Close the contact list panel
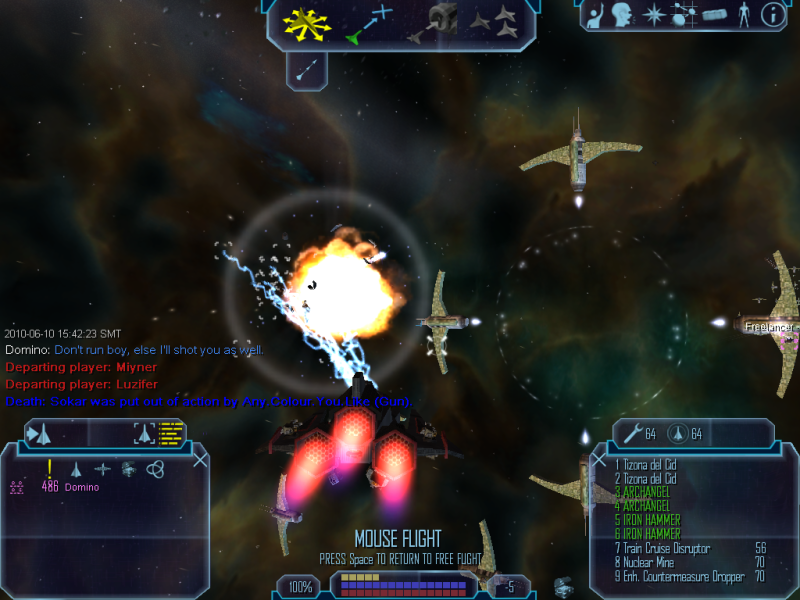Image resolution: width=800 pixels, height=600 pixels. point(201,460)
